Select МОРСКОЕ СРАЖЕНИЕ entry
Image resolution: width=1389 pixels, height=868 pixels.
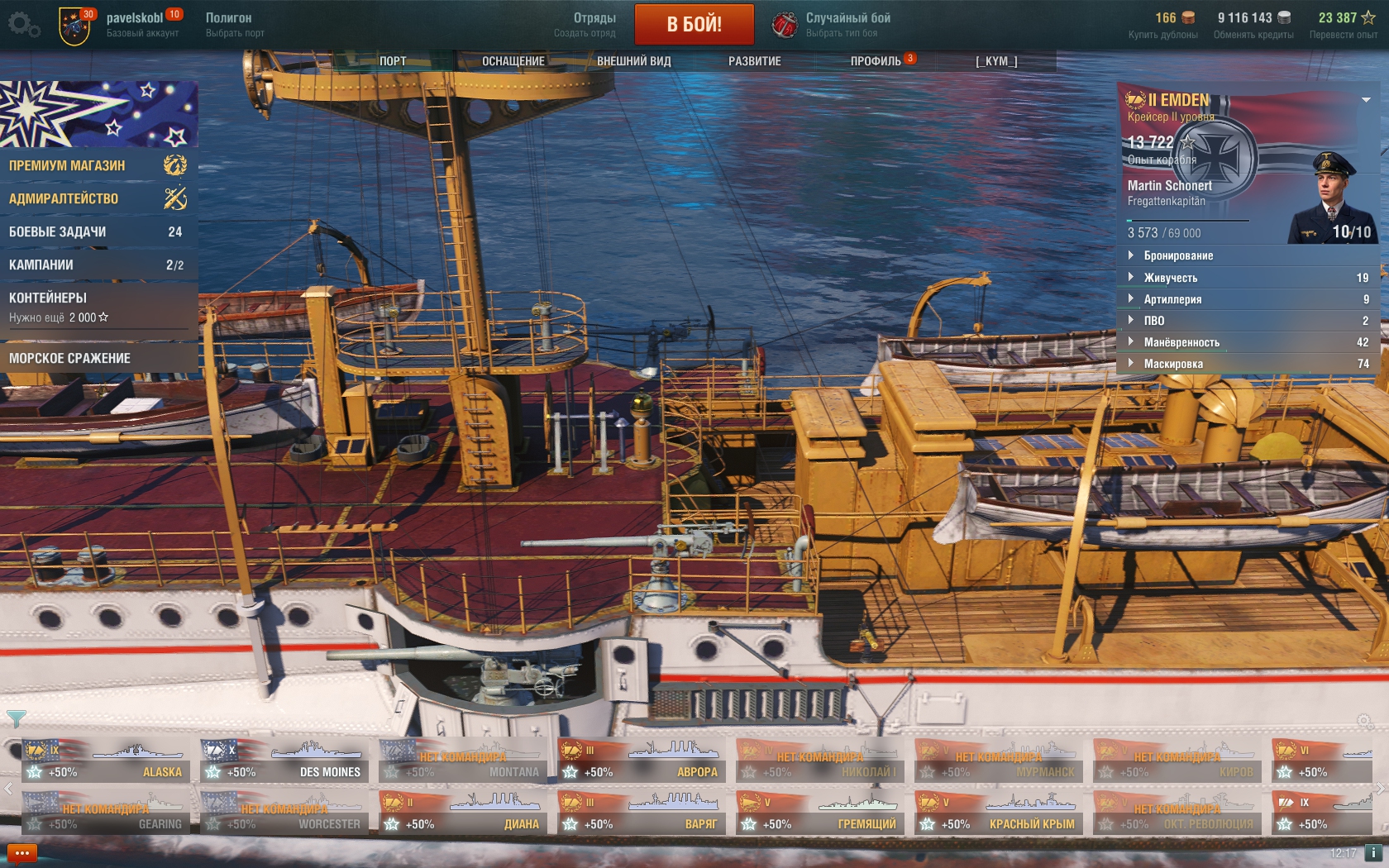point(98,358)
